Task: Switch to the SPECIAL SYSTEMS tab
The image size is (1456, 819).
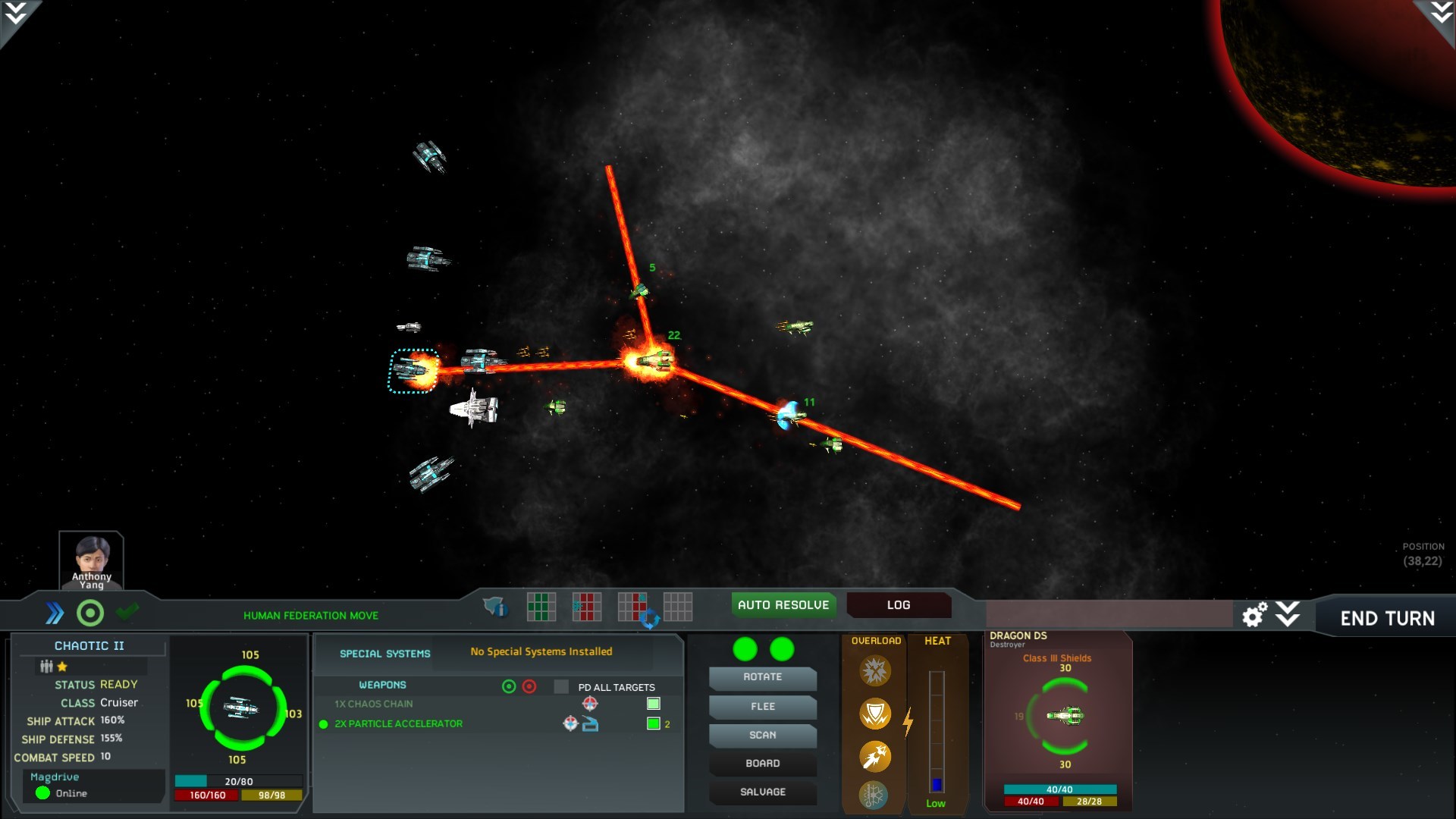Action: tap(384, 653)
